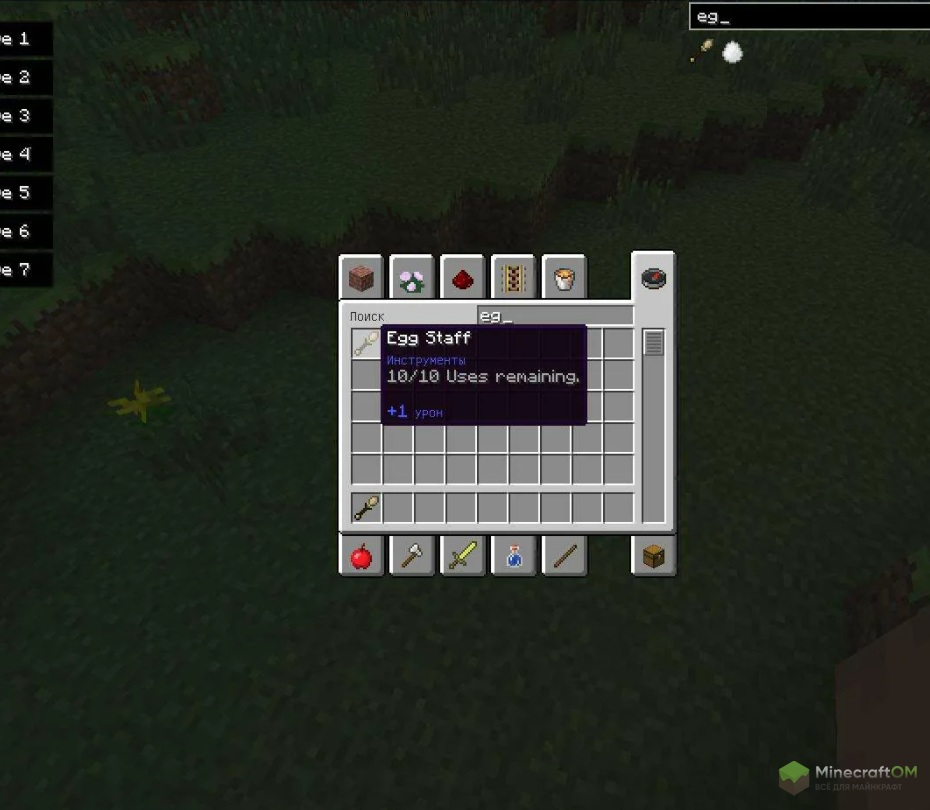930x810 pixels.
Task: Switch to the iron axe Tools tab
Action: (x=412, y=556)
